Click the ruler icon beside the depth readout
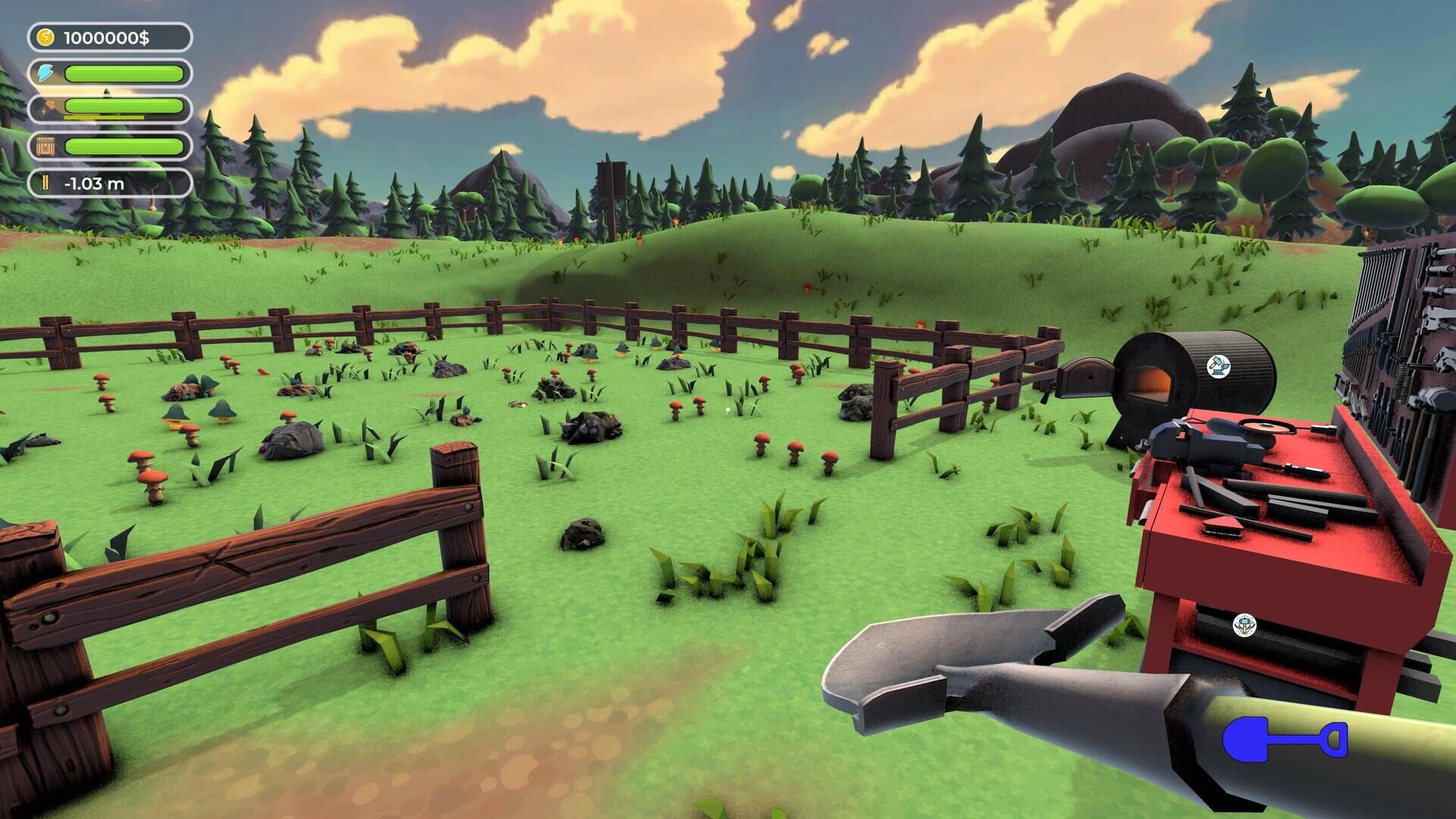Screen dimensions: 1456x819 point(44,182)
